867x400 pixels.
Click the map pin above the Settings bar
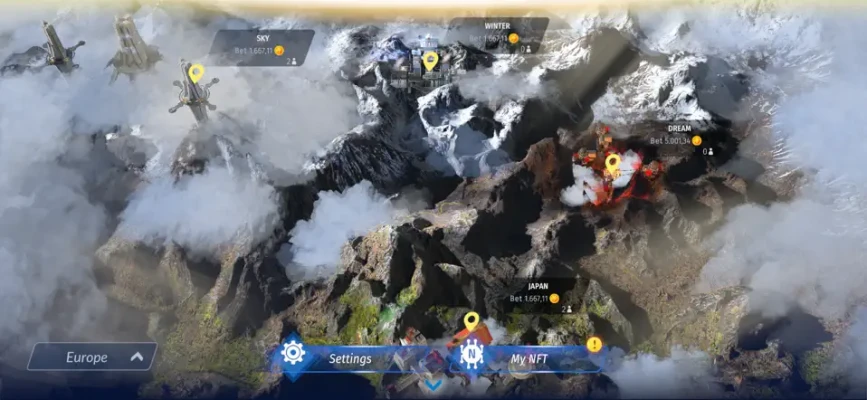pos(471,321)
